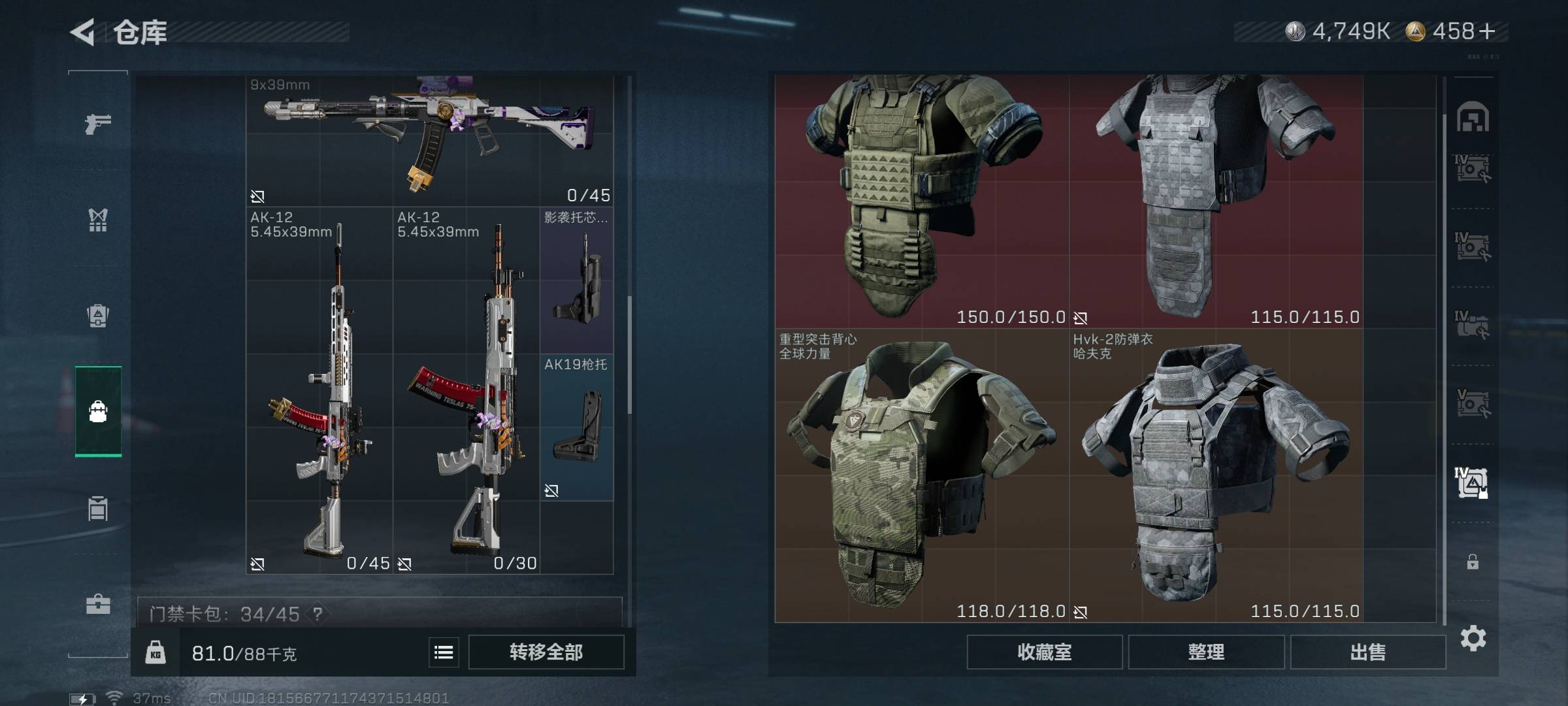Select the Hvk-2防弹衣 body armor

[x=1215, y=475]
